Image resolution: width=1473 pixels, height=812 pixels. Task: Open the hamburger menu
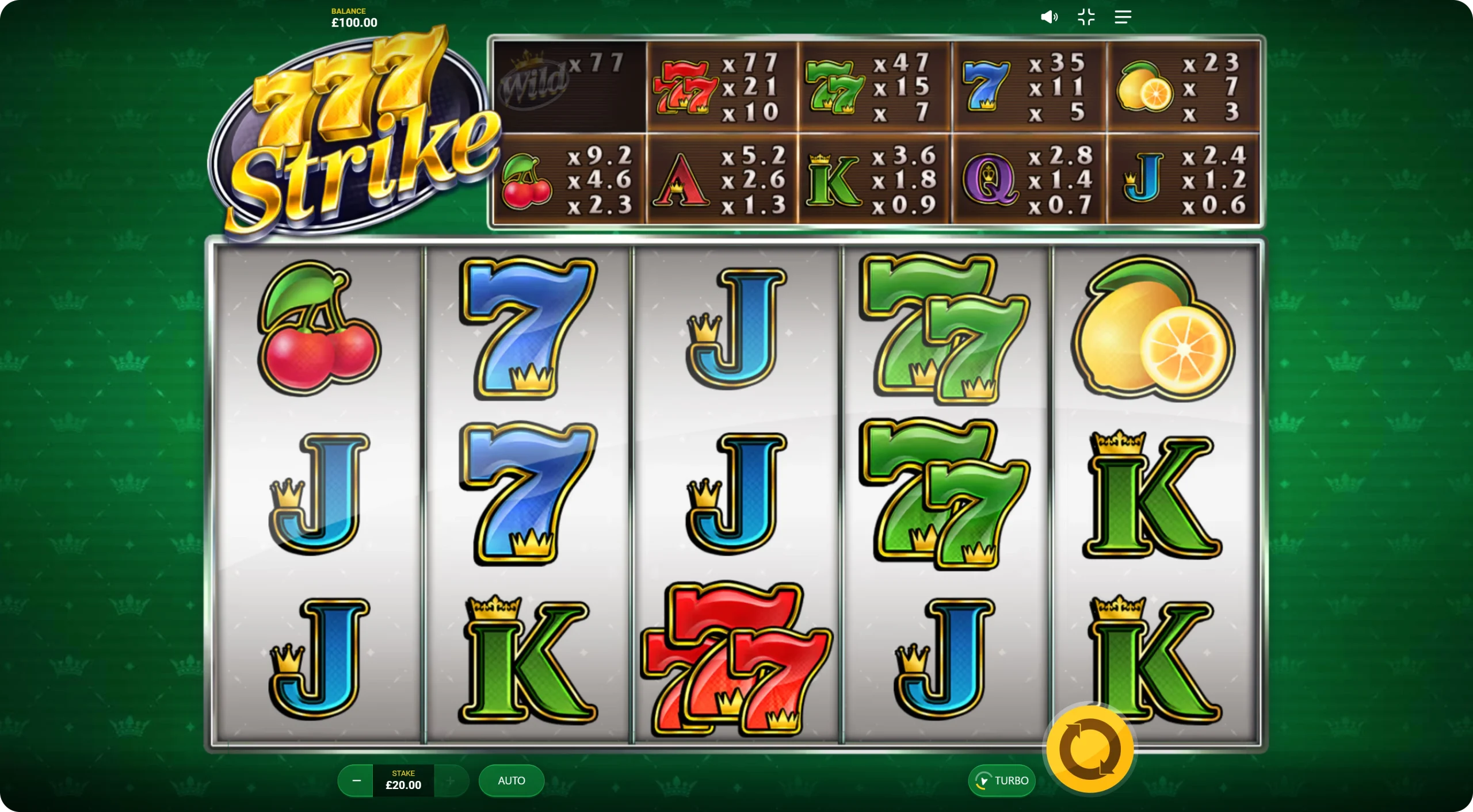tap(1123, 17)
